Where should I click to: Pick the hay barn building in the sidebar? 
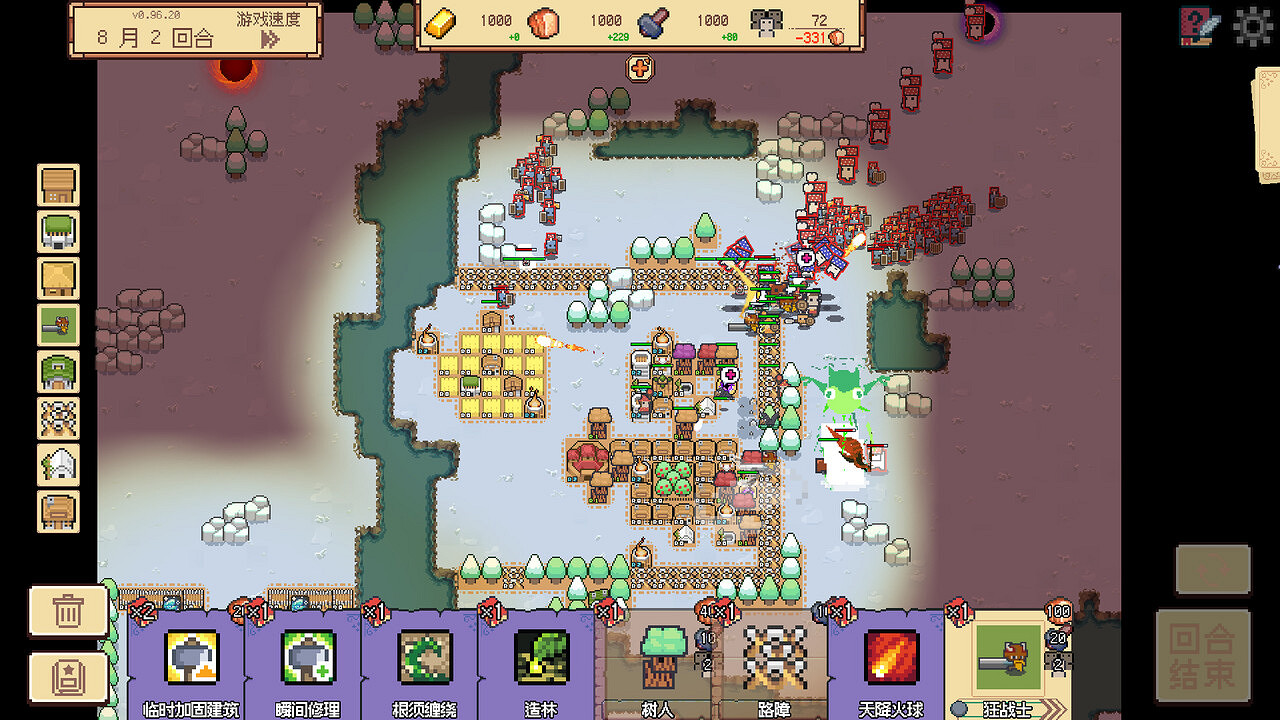coord(57,280)
